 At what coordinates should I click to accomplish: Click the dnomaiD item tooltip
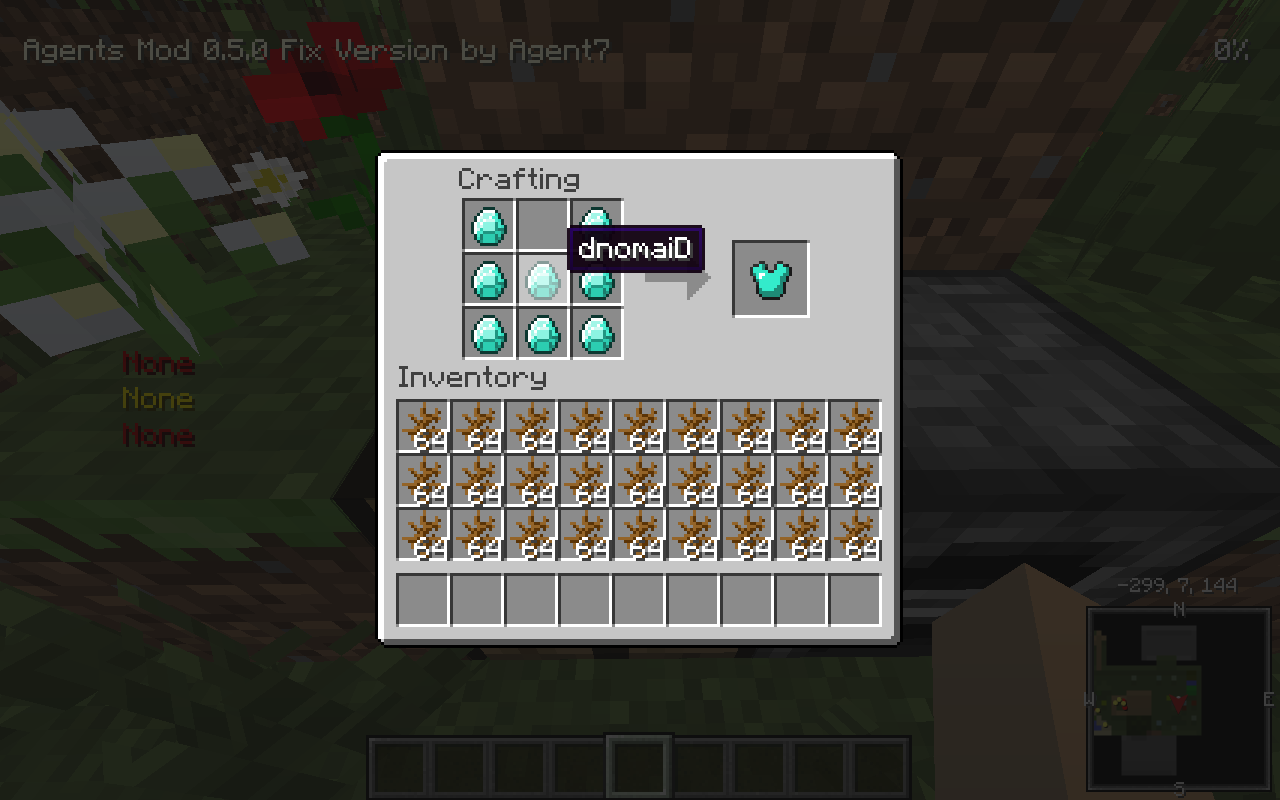click(x=634, y=251)
